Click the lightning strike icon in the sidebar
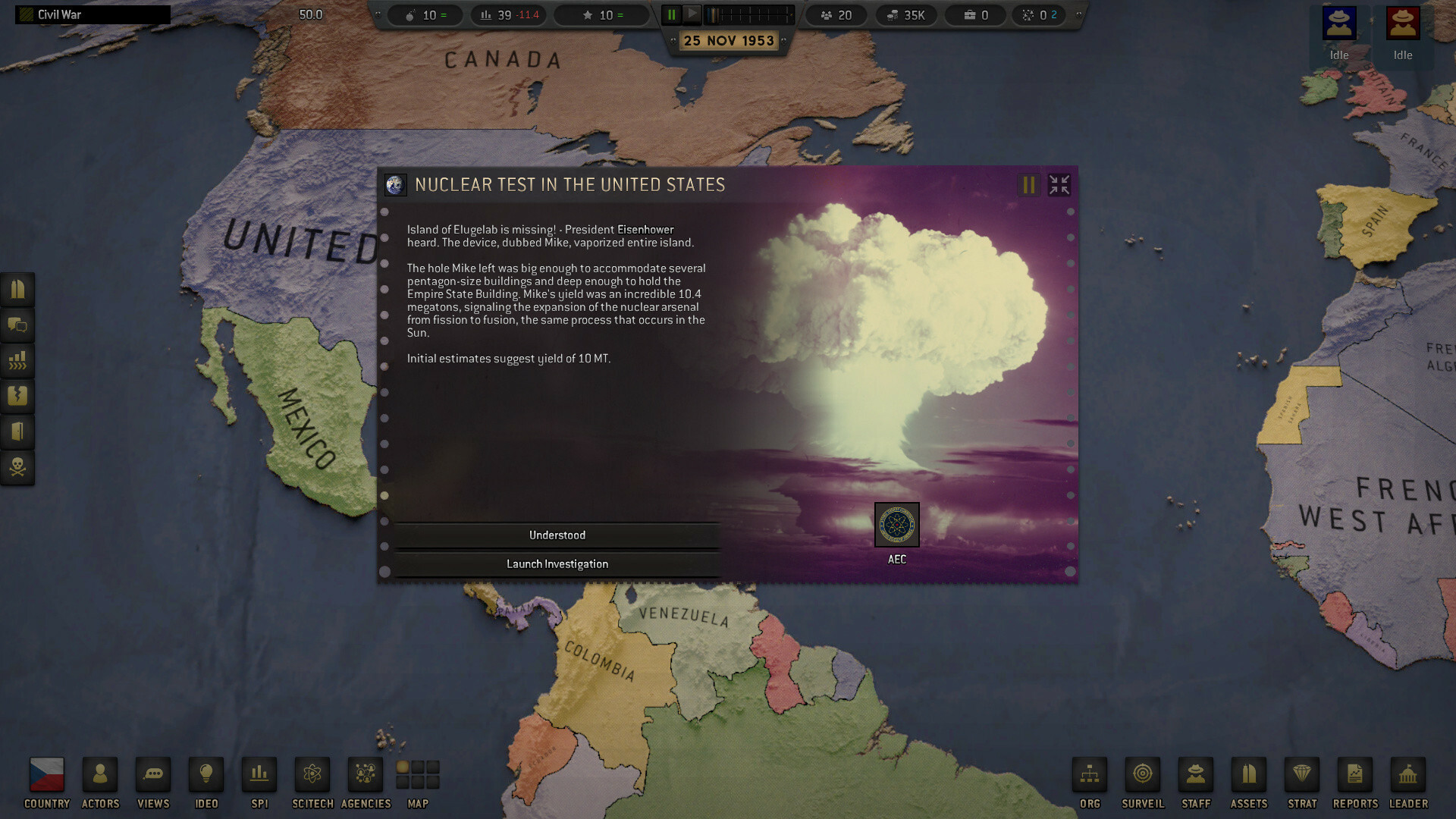The height and width of the screenshot is (819, 1456). tap(17, 397)
